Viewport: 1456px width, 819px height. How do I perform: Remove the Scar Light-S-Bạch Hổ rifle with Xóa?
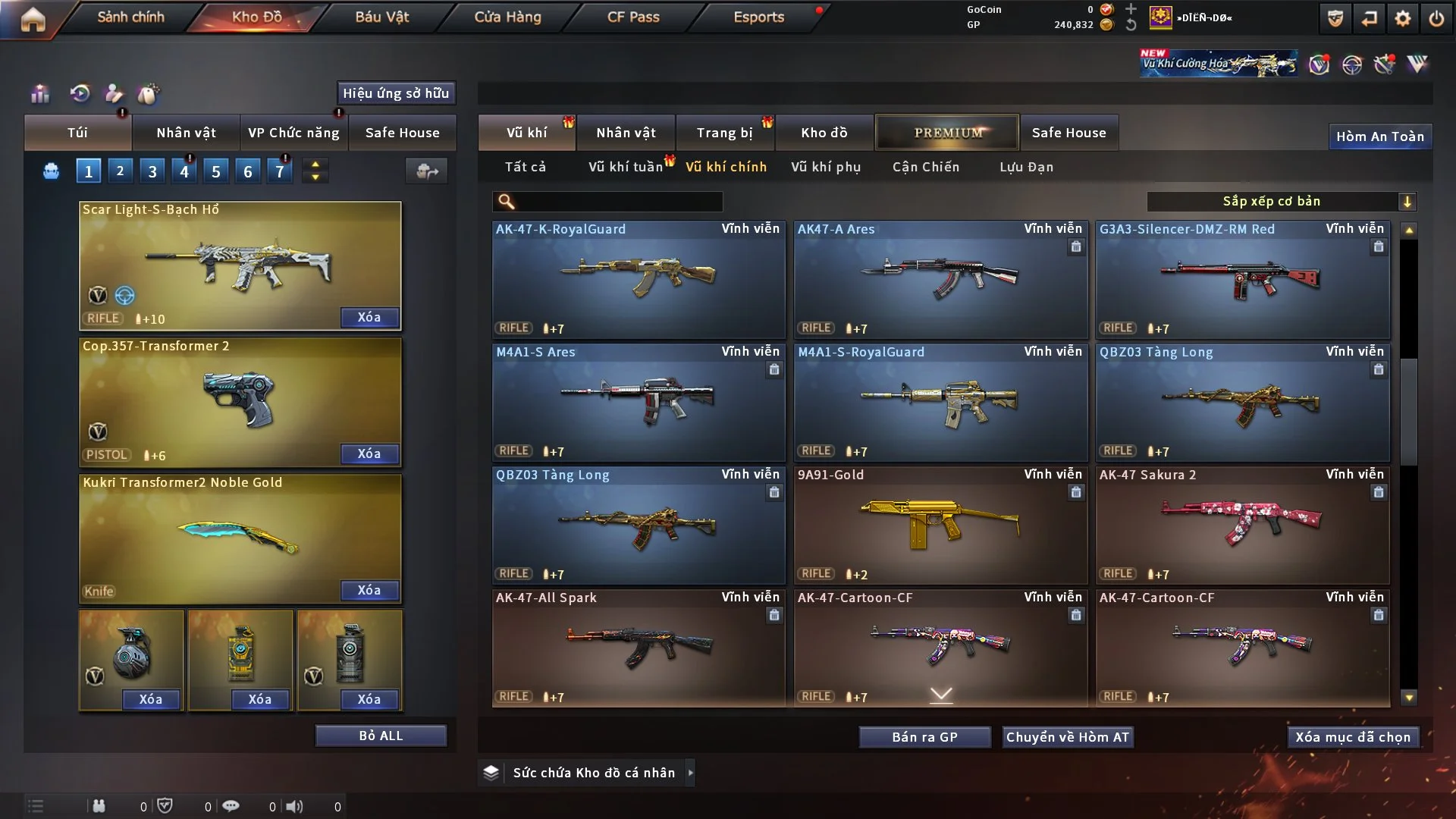click(x=369, y=317)
